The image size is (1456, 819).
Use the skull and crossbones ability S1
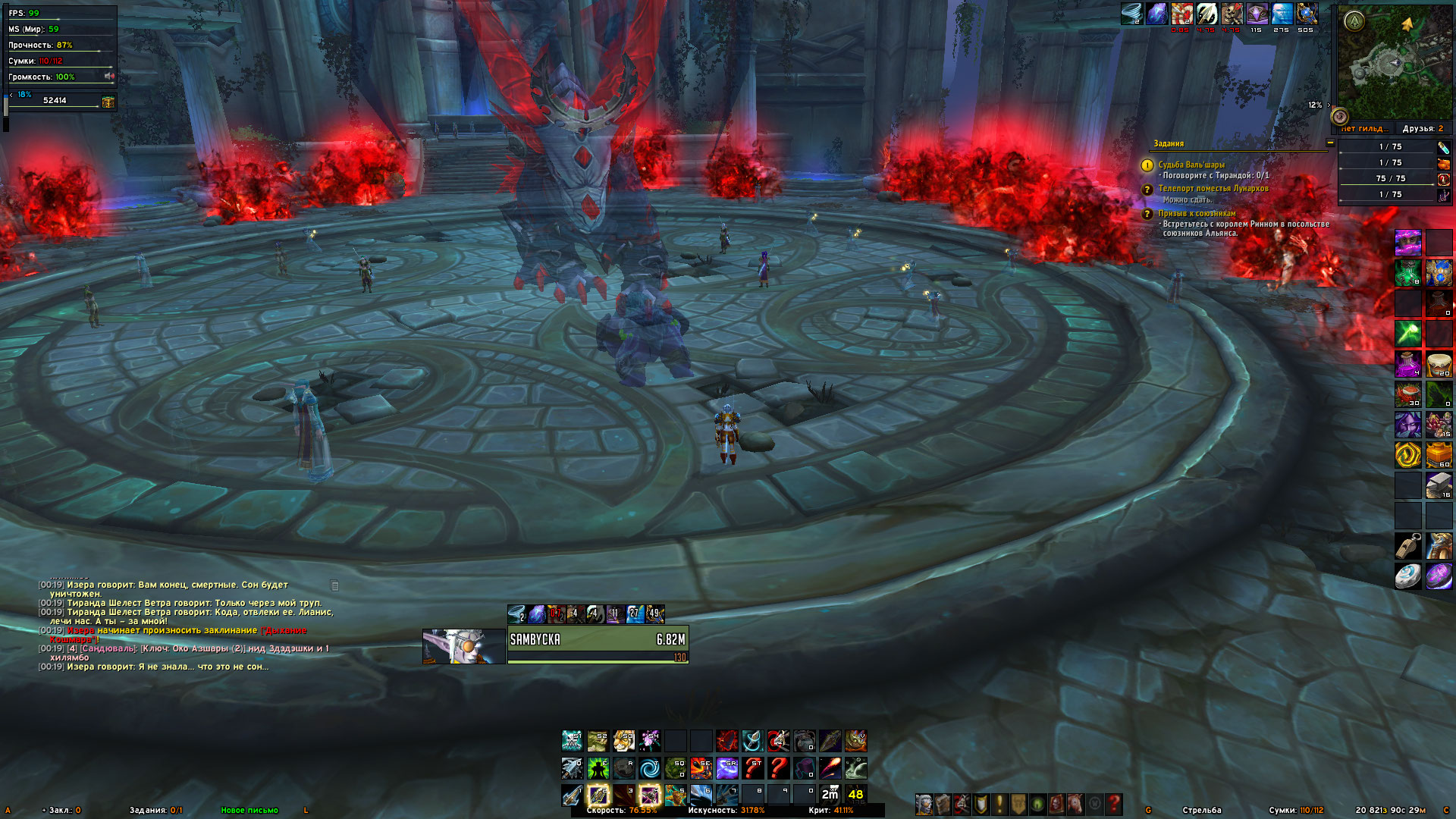(572, 741)
